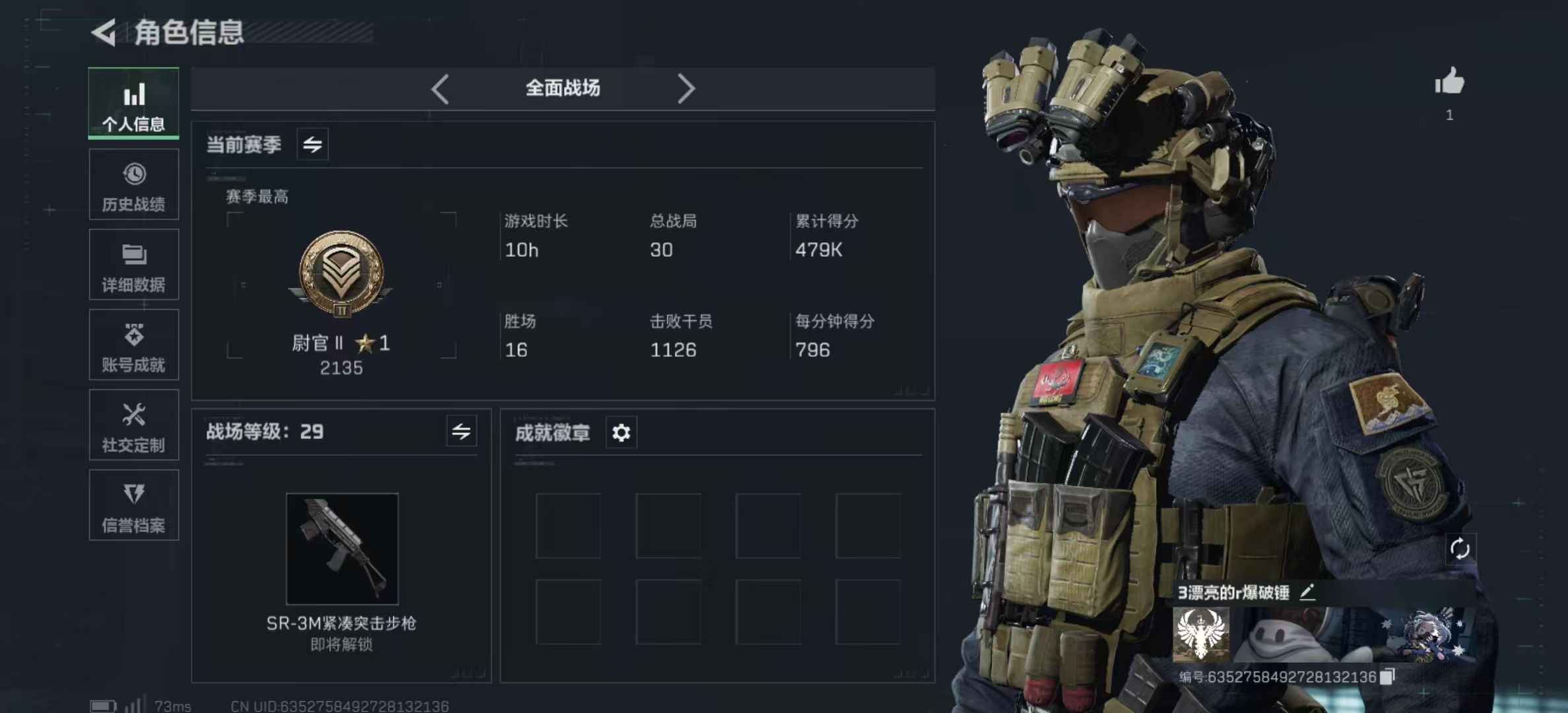Screen dimensions: 1568x713
Task: Open the 个人信息 tab
Action: 133,104
